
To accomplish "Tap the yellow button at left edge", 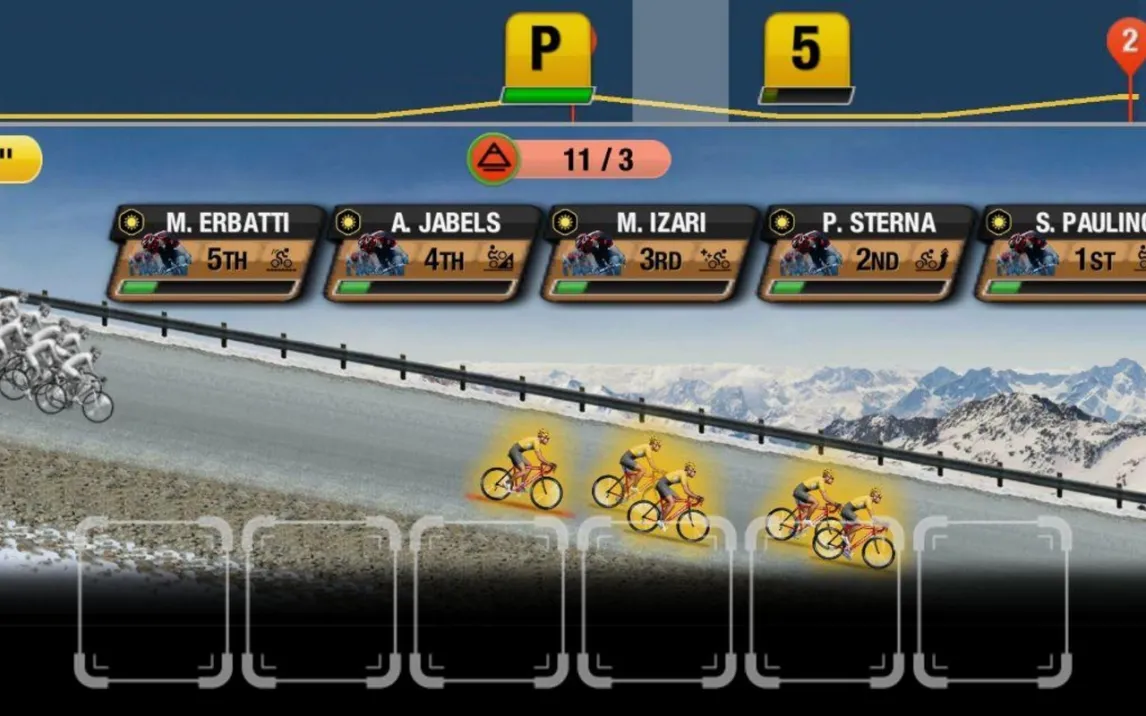I will [x=17, y=159].
